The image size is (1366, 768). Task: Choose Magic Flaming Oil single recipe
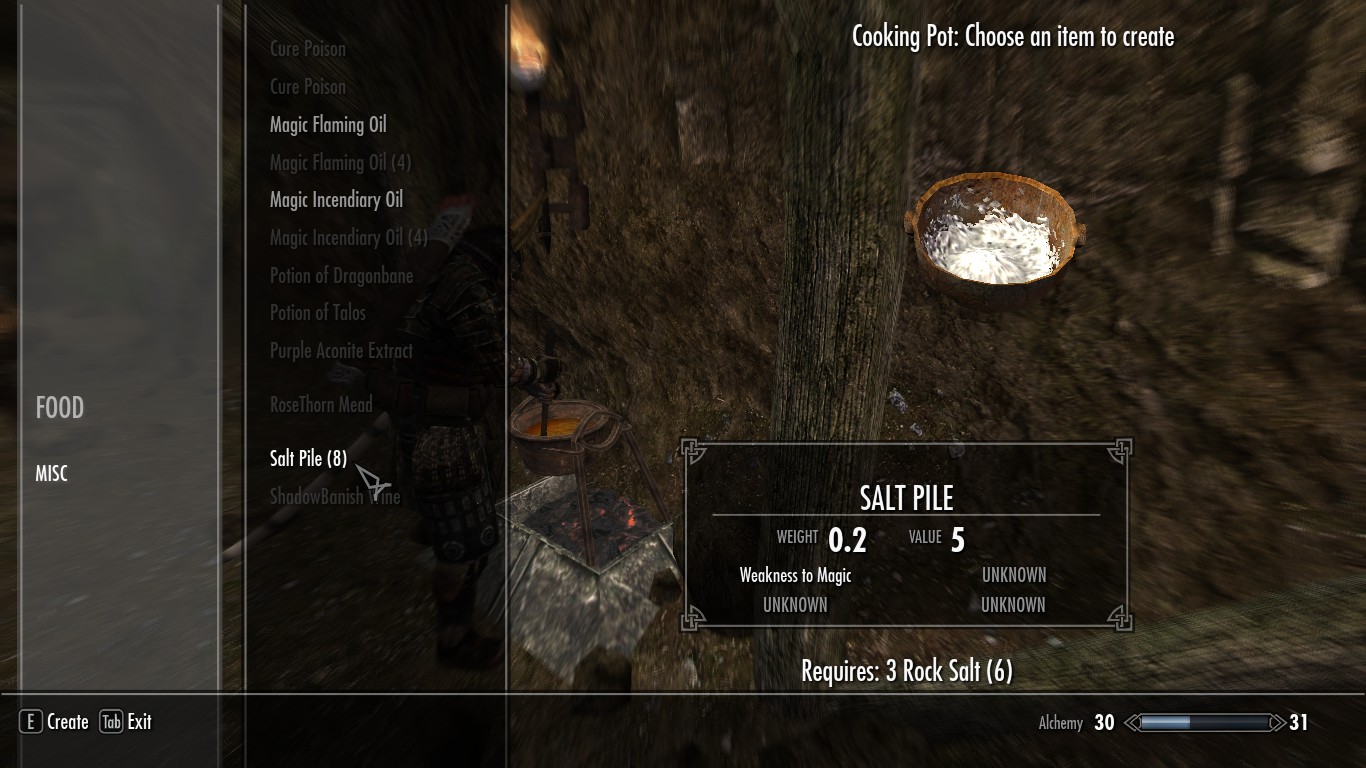click(328, 125)
